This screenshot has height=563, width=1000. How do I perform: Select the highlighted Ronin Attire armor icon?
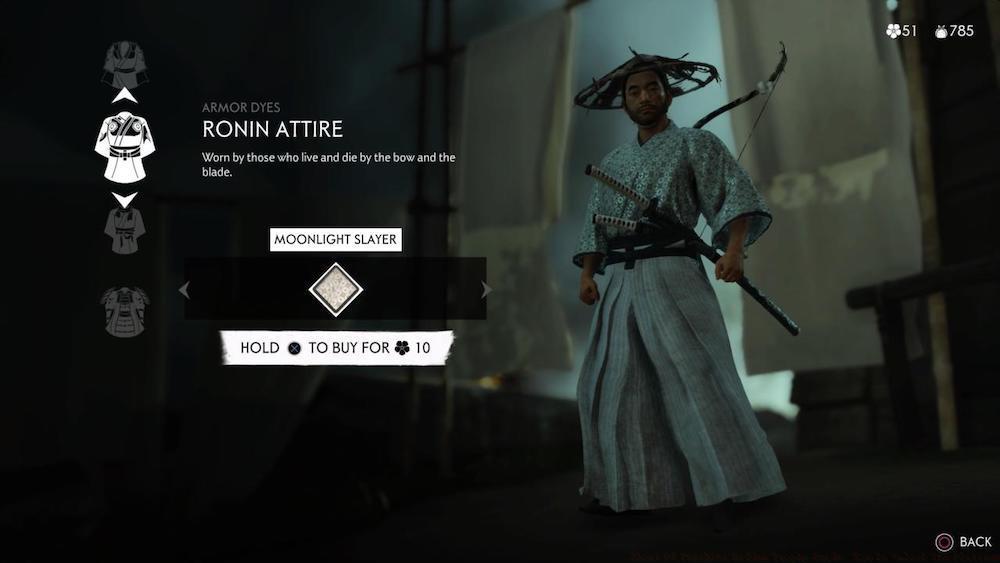(x=124, y=147)
